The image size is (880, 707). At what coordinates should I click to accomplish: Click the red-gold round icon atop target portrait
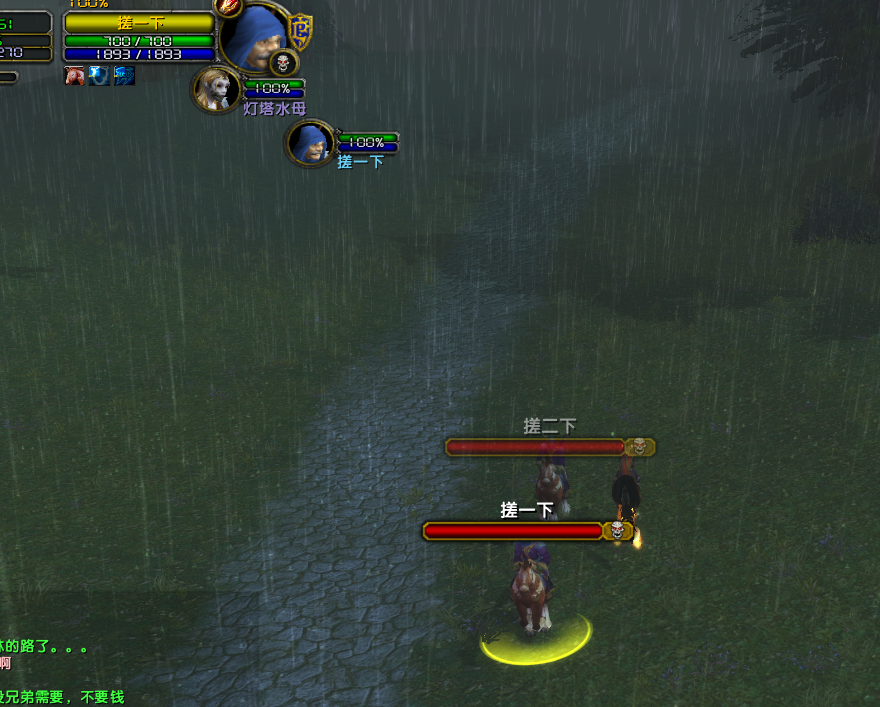[x=229, y=6]
